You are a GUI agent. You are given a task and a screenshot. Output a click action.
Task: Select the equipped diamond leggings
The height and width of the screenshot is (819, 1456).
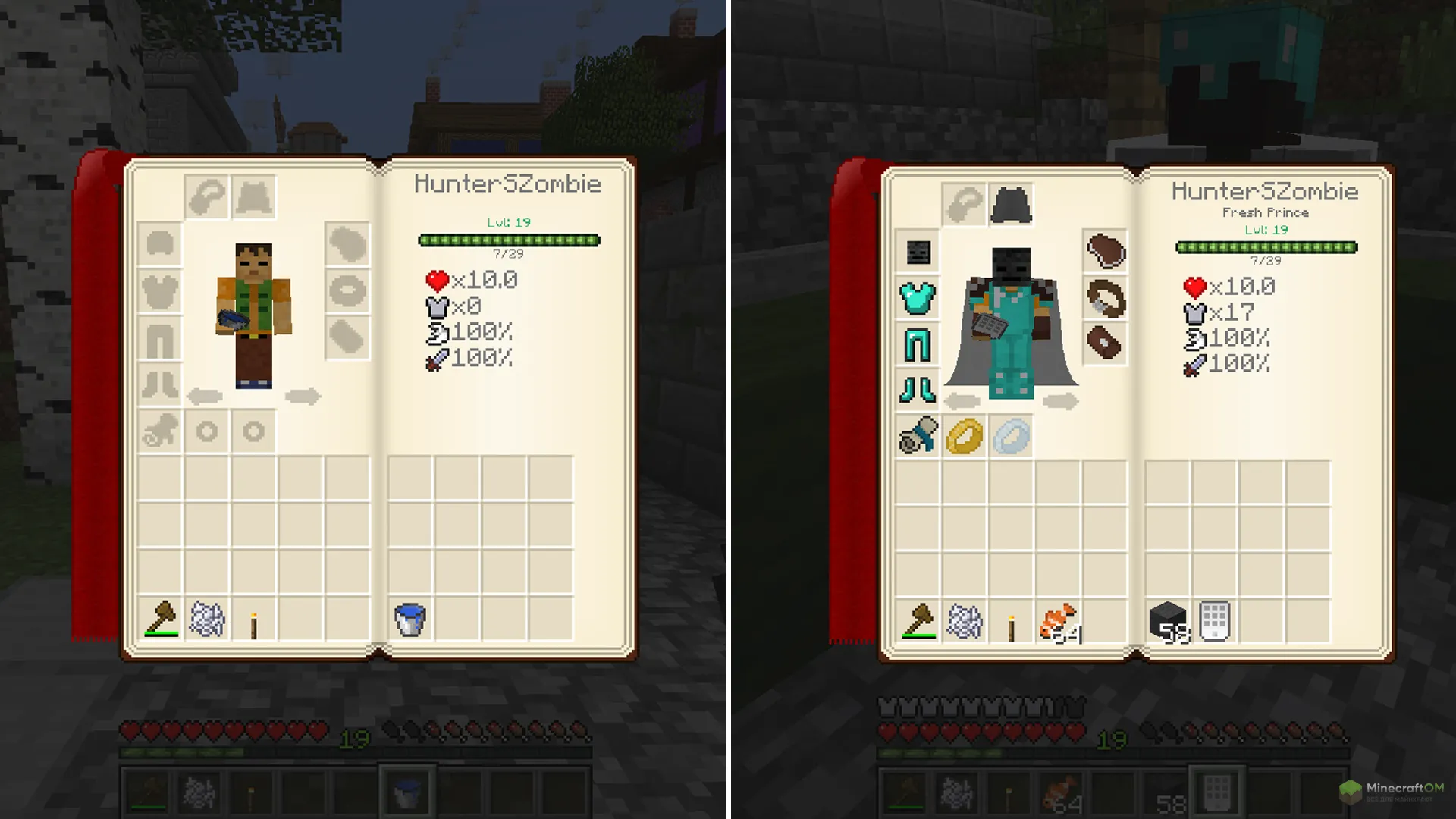click(918, 345)
